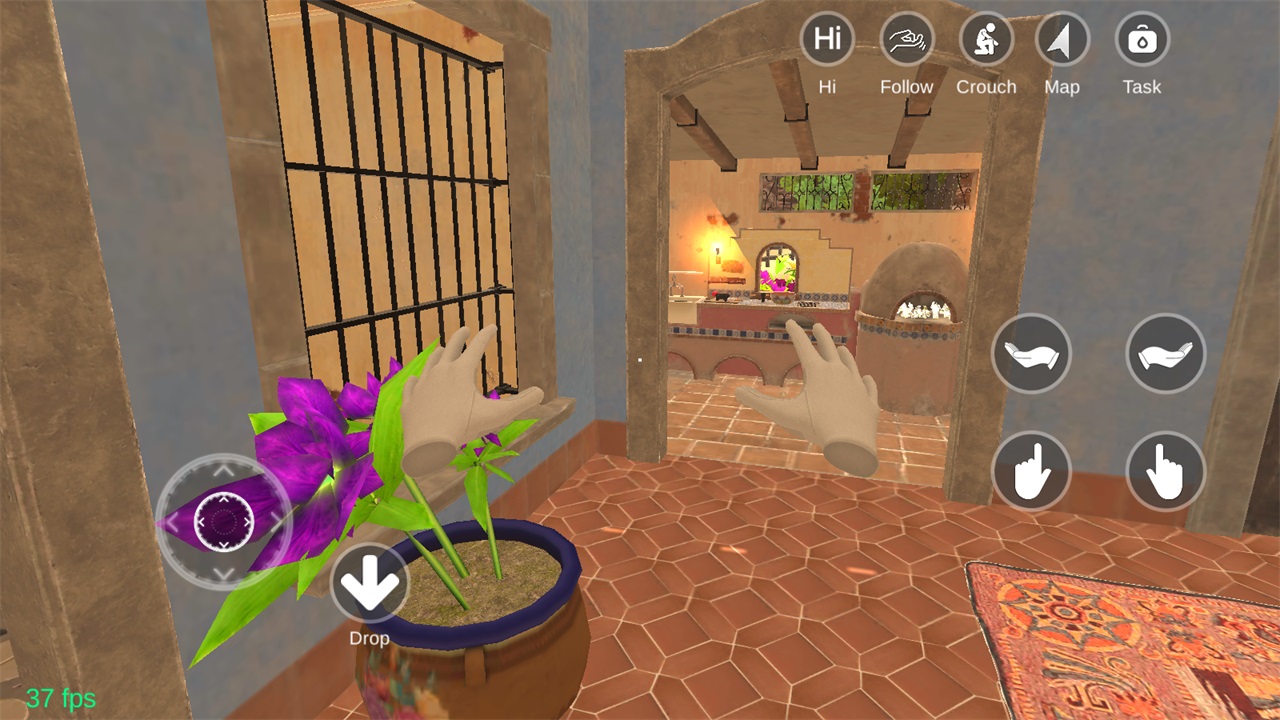
Task: Click the left open-palm grab button
Action: click(x=1031, y=353)
